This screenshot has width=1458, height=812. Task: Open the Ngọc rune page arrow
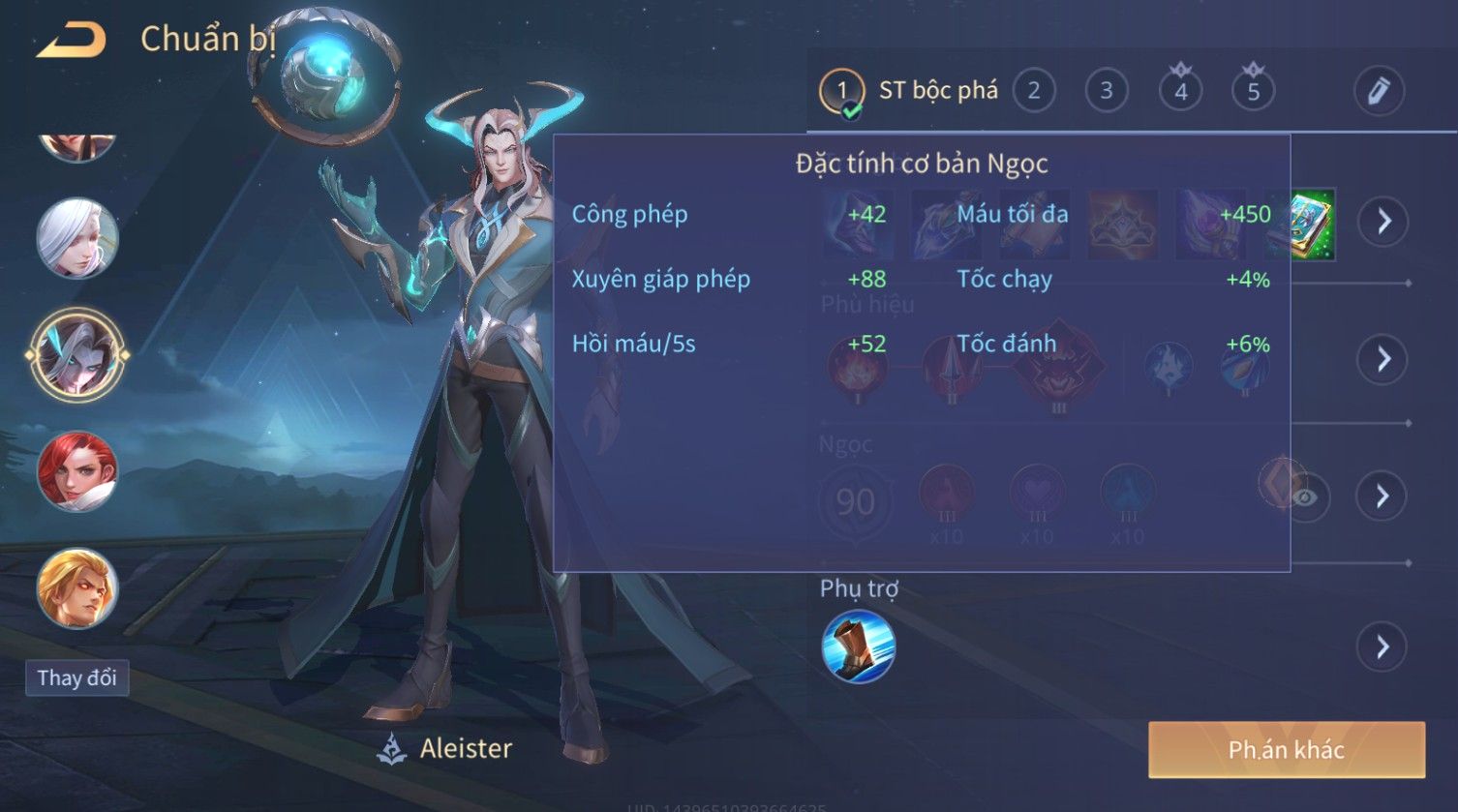[1382, 496]
